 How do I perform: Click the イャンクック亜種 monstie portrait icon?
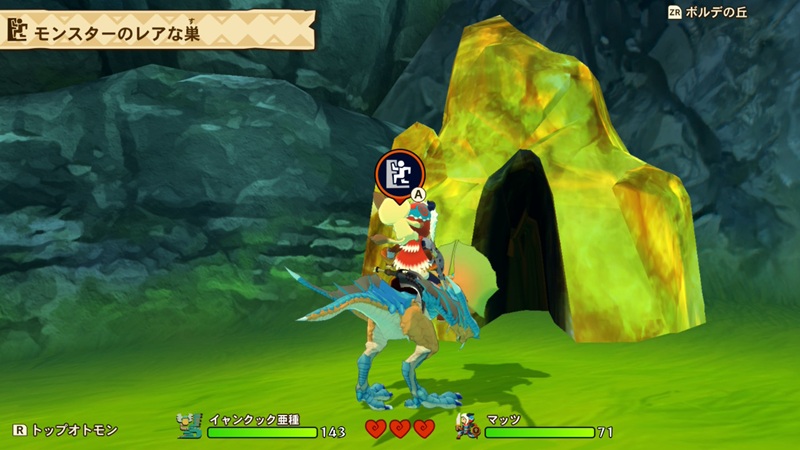pos(190,425)
